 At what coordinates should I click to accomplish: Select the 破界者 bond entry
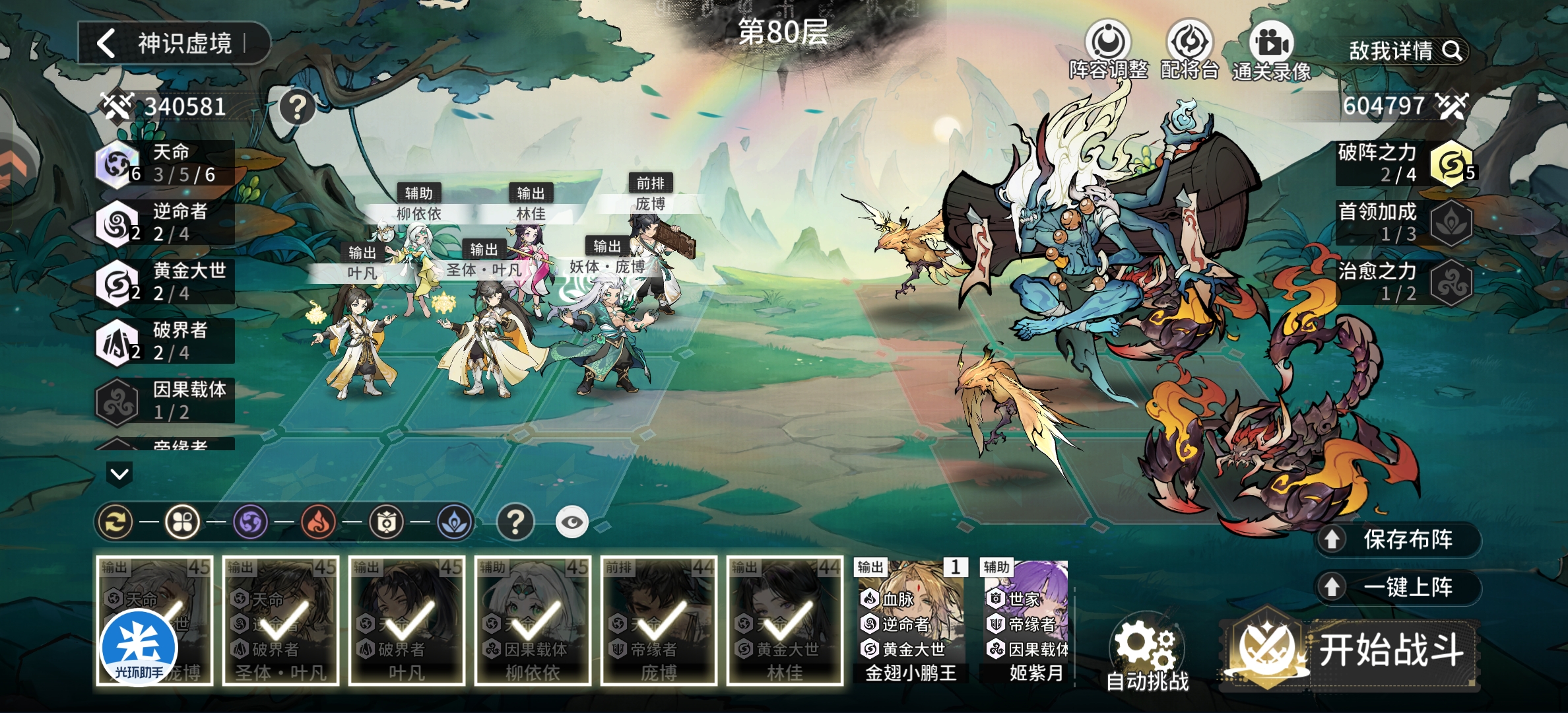click(165, 341)
